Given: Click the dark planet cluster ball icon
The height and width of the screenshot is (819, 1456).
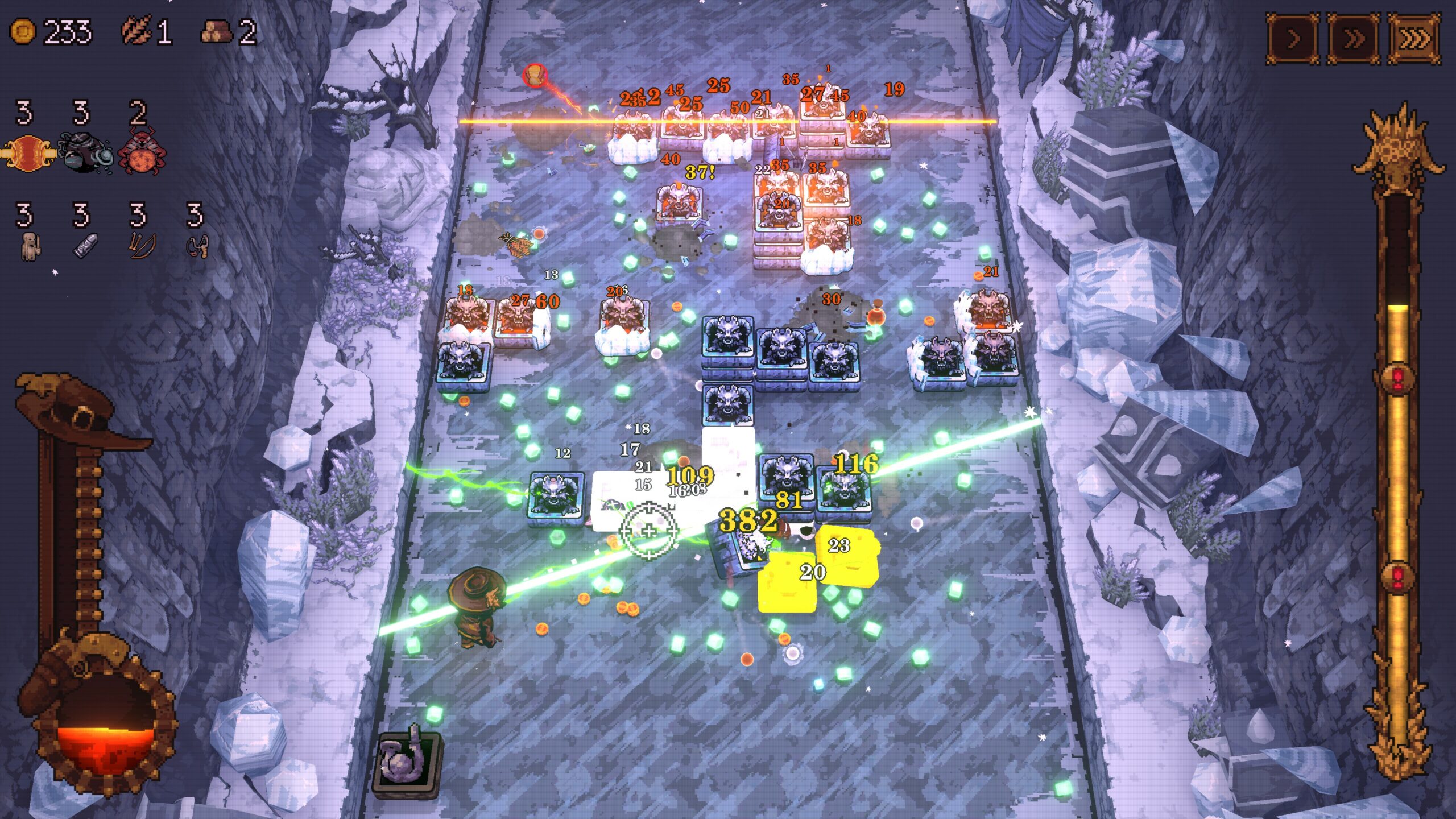Looking at the screenshot, I should coord(84,154).
